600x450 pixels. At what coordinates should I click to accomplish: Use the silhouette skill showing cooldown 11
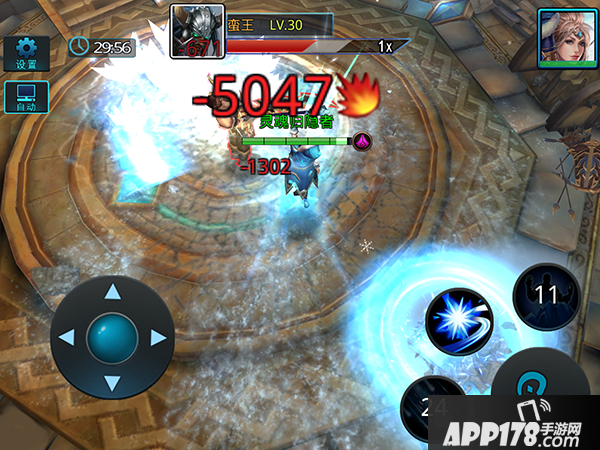tap(546, 296)
